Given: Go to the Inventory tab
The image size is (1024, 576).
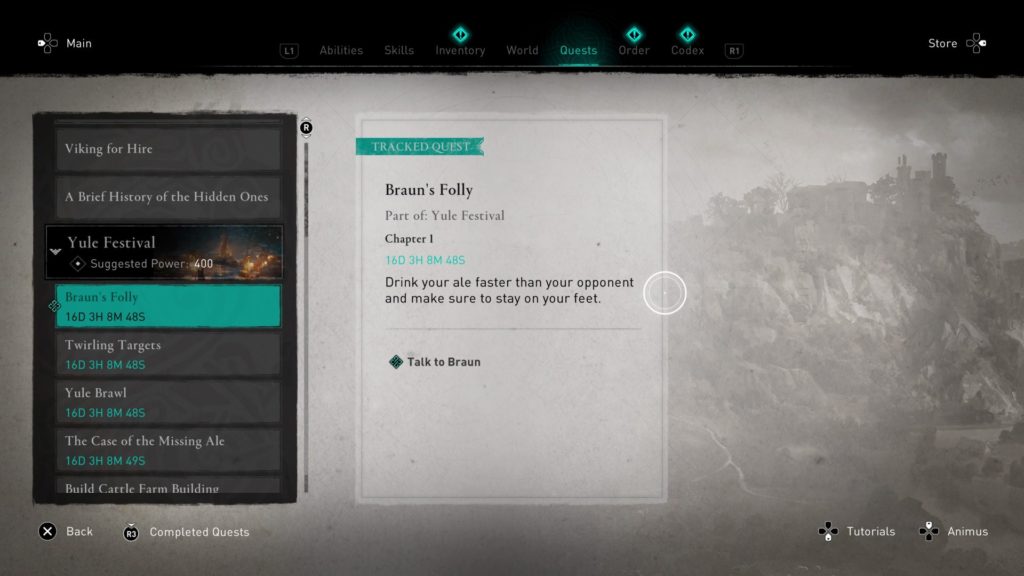Looking at the screenshot, I should (460, 50).
